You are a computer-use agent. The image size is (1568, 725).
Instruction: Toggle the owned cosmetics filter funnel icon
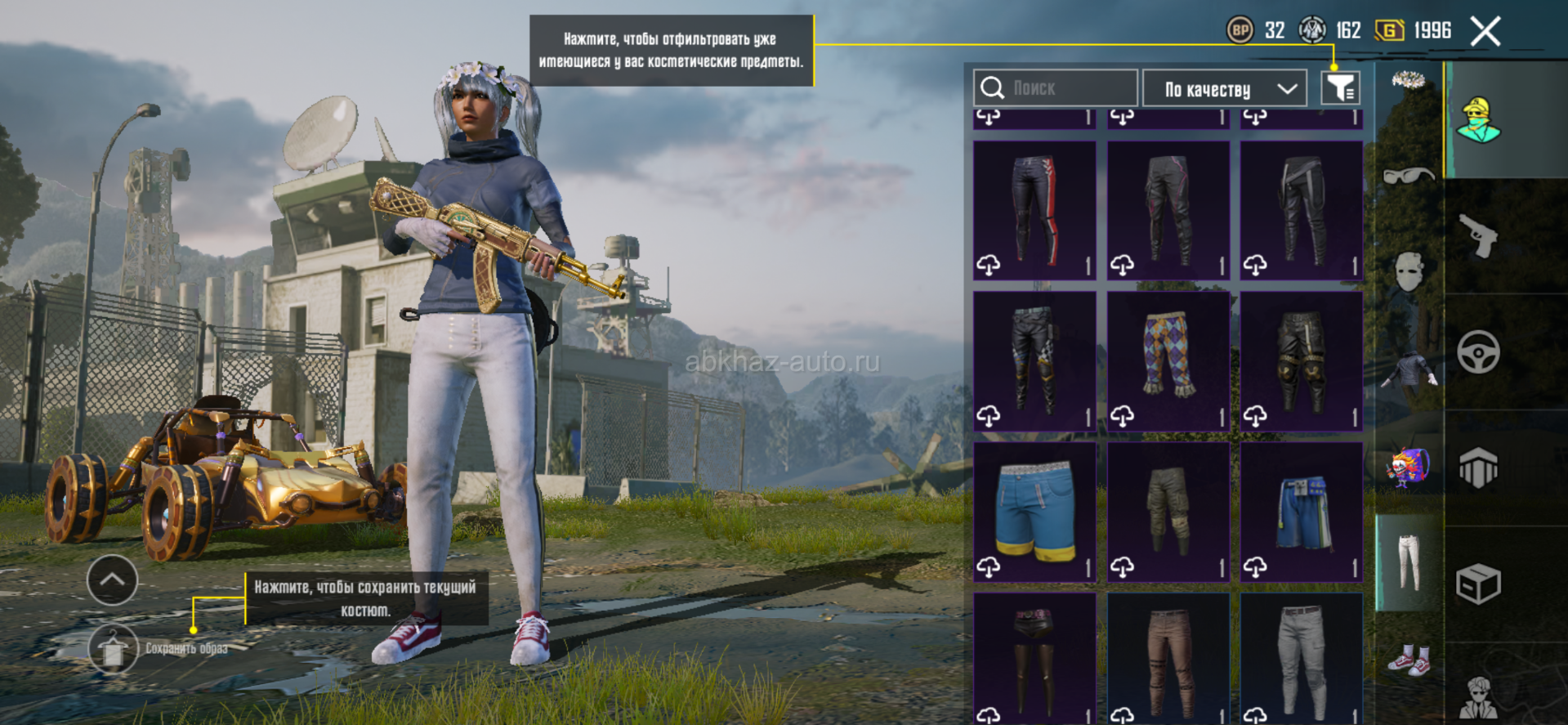coord(1340,88)
